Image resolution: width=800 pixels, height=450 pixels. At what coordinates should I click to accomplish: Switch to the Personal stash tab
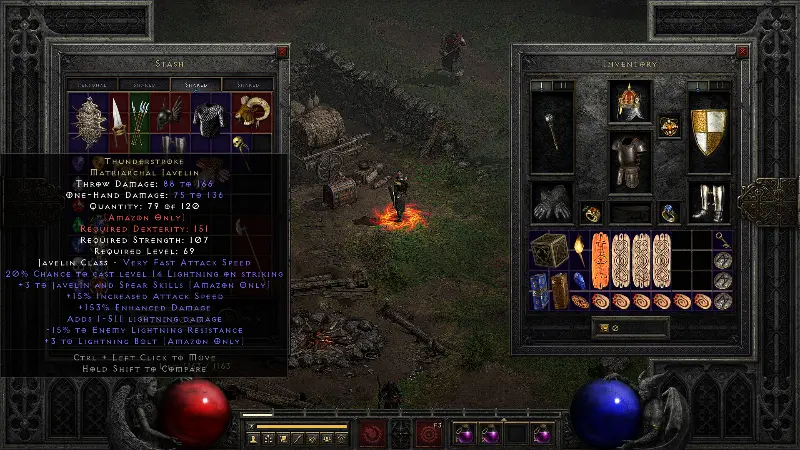click(x=90, y=85)
